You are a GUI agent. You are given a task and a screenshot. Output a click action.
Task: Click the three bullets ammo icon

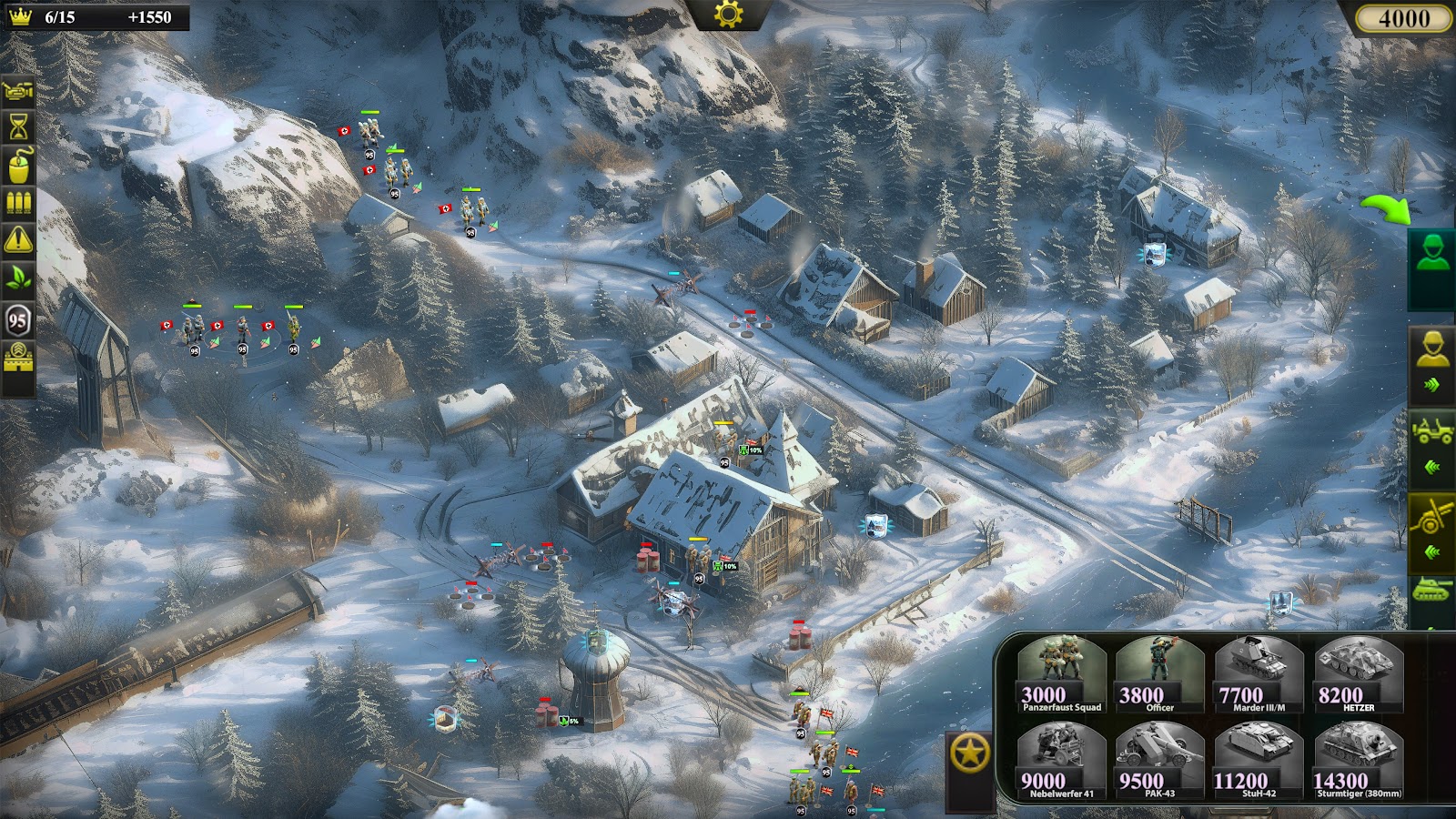pos(19,203)
